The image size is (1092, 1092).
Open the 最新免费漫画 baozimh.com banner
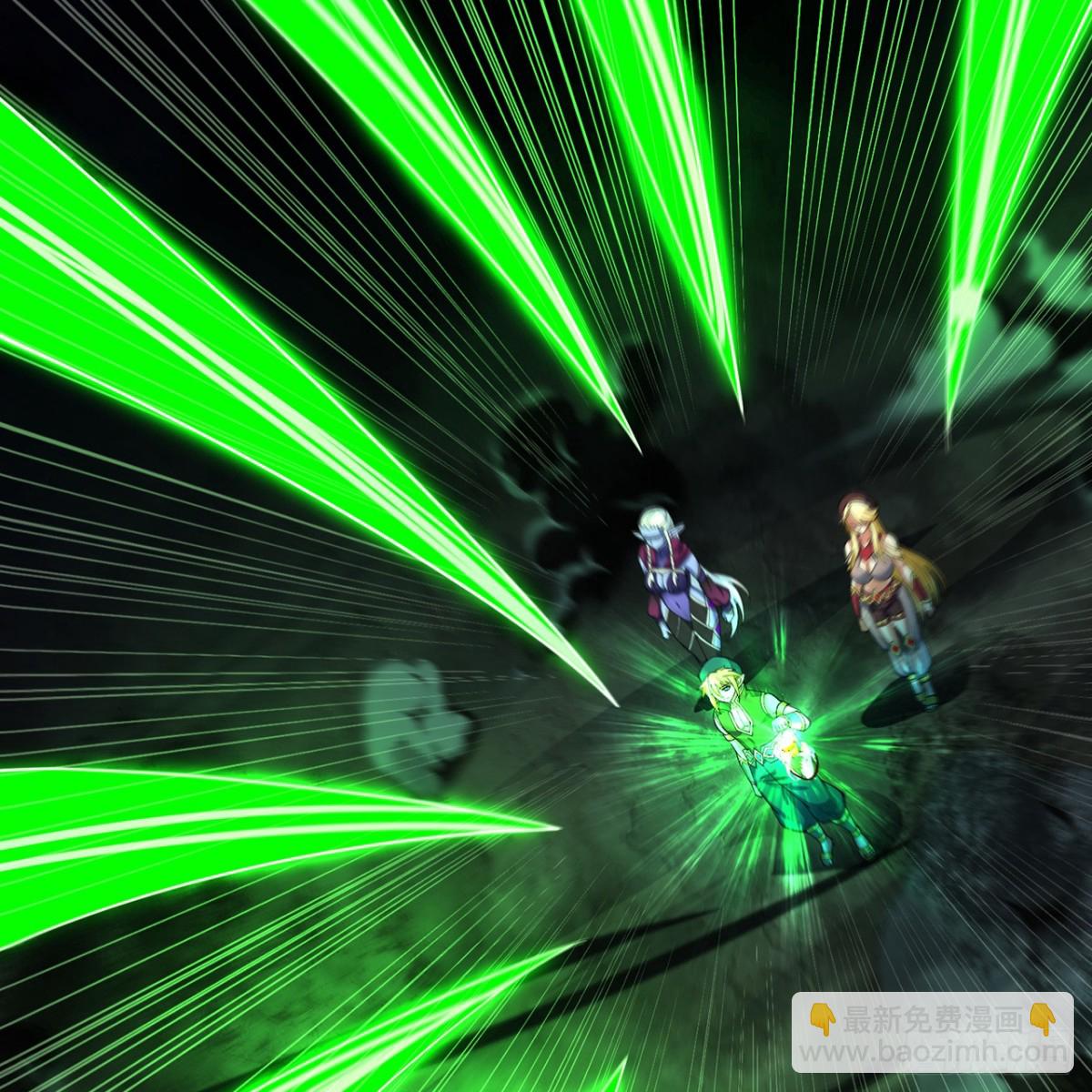[x=930, y=1032]
